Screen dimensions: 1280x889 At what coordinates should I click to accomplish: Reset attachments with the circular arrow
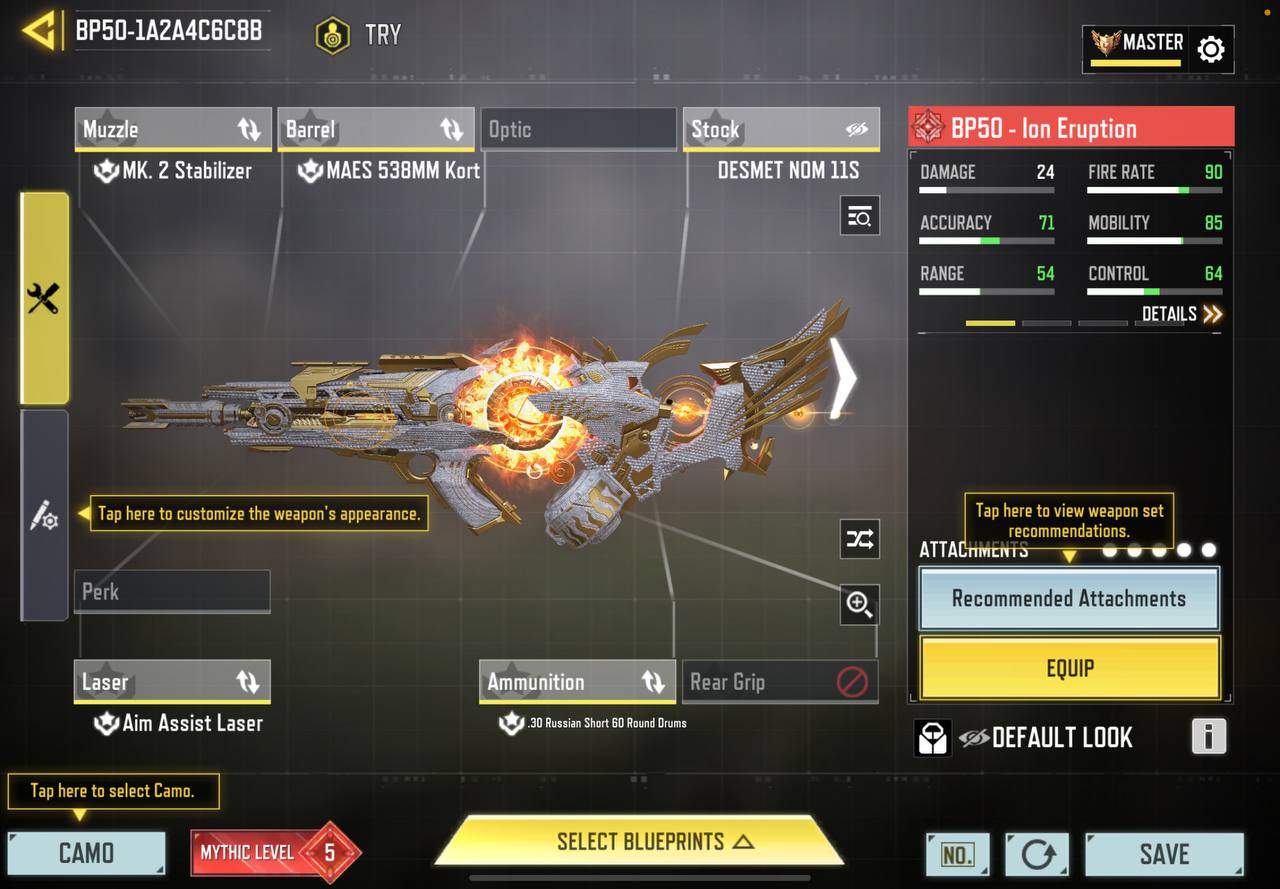tap(1037, 854)
